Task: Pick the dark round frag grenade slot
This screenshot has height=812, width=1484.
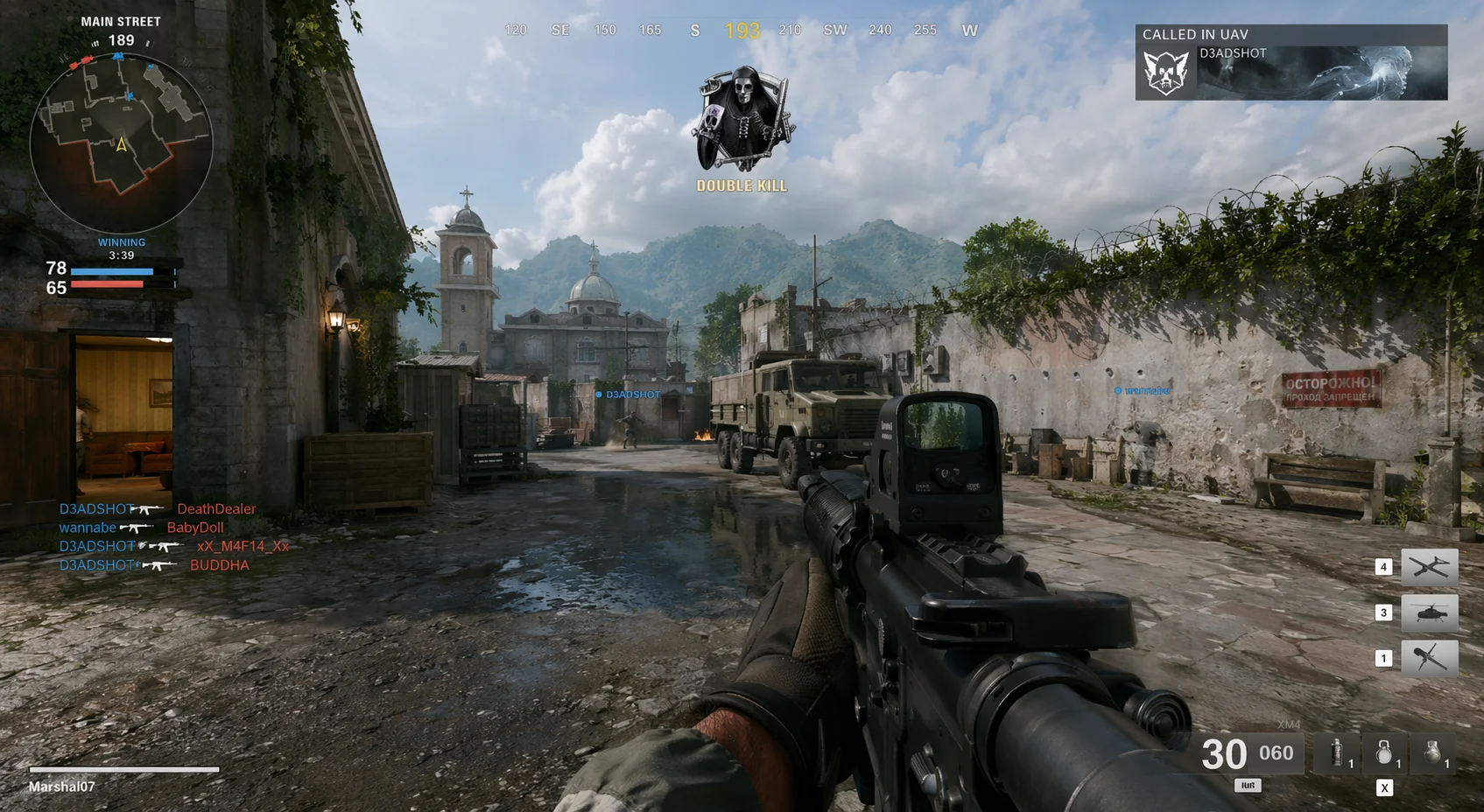Action: coord(1432,752)
